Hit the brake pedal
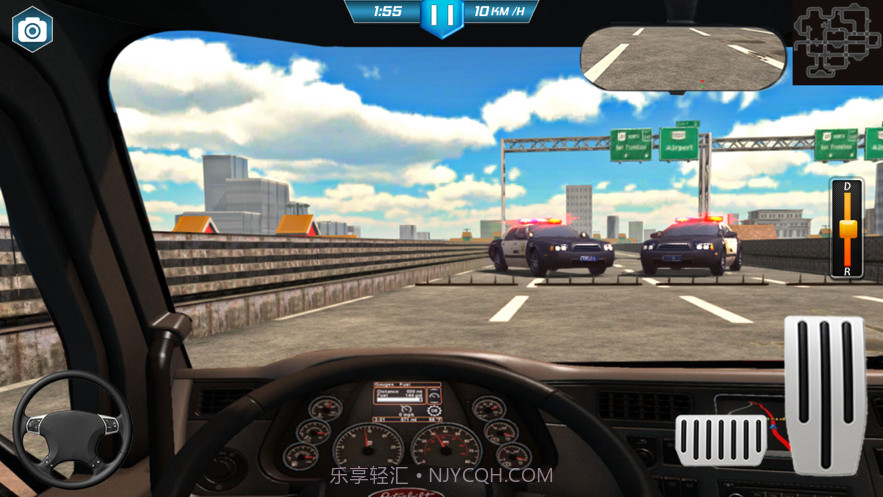The image size is (883, 497). coord(722,440)
